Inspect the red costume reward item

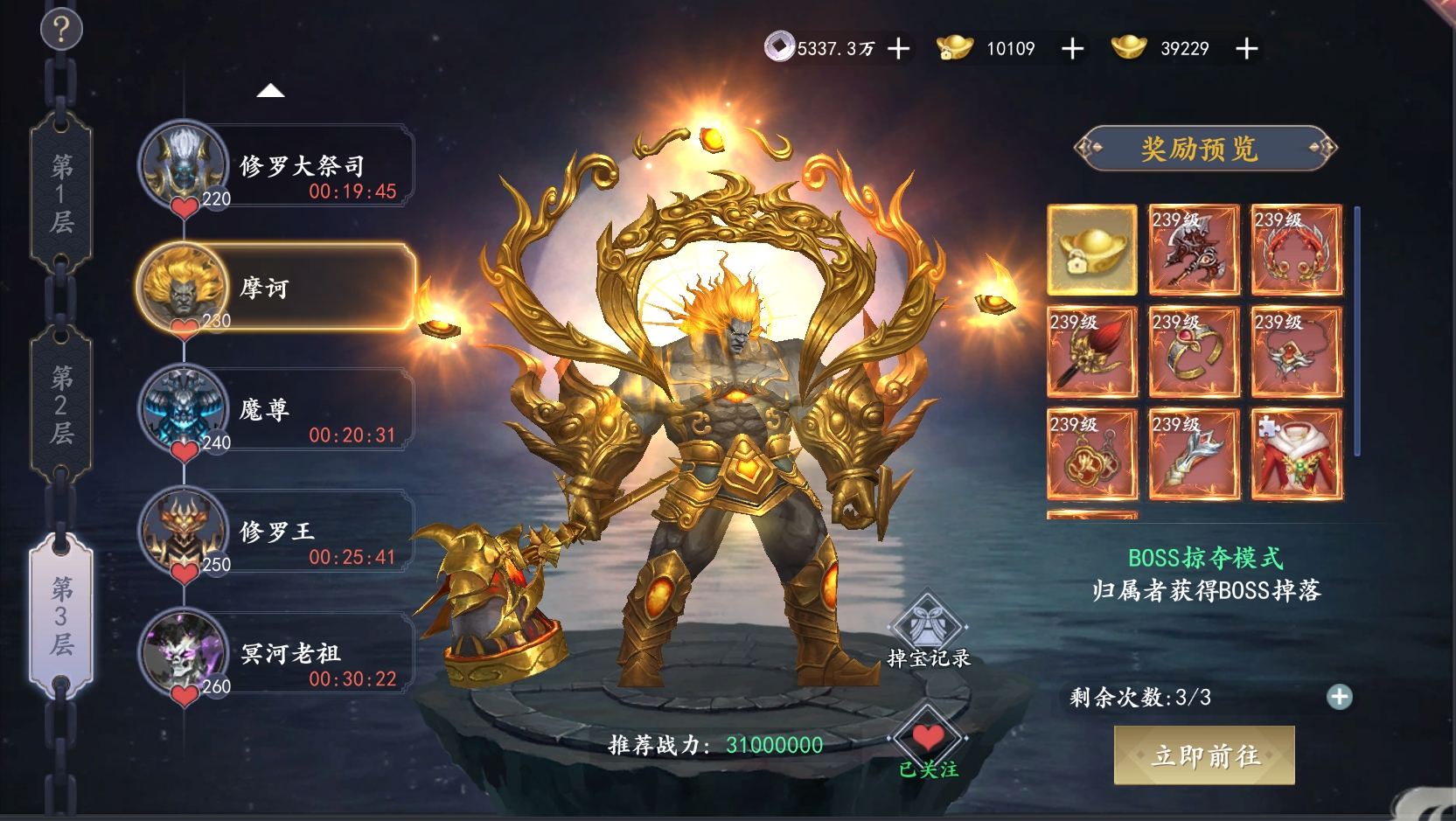(x=1297, y=455)
